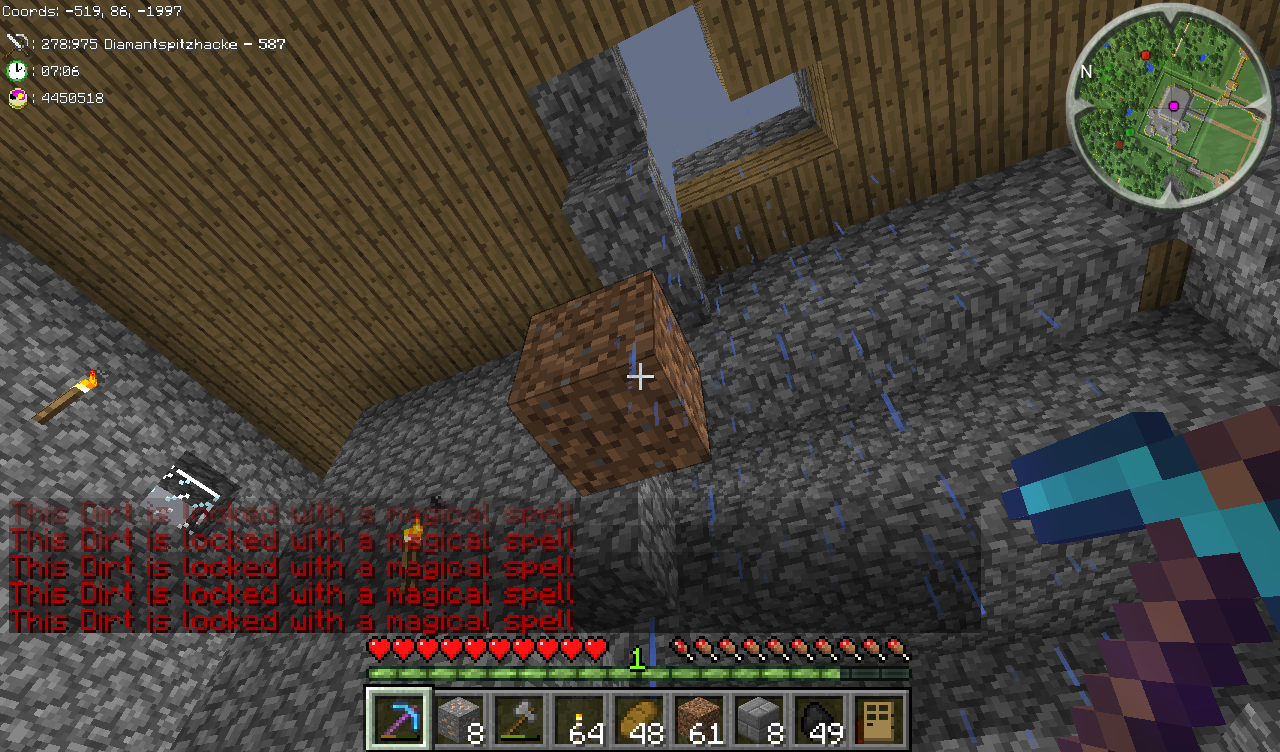The width and height of the screenshot is (1280, 752).
Task: Select the coal stack hotbar slot
Action: point(819,718)
